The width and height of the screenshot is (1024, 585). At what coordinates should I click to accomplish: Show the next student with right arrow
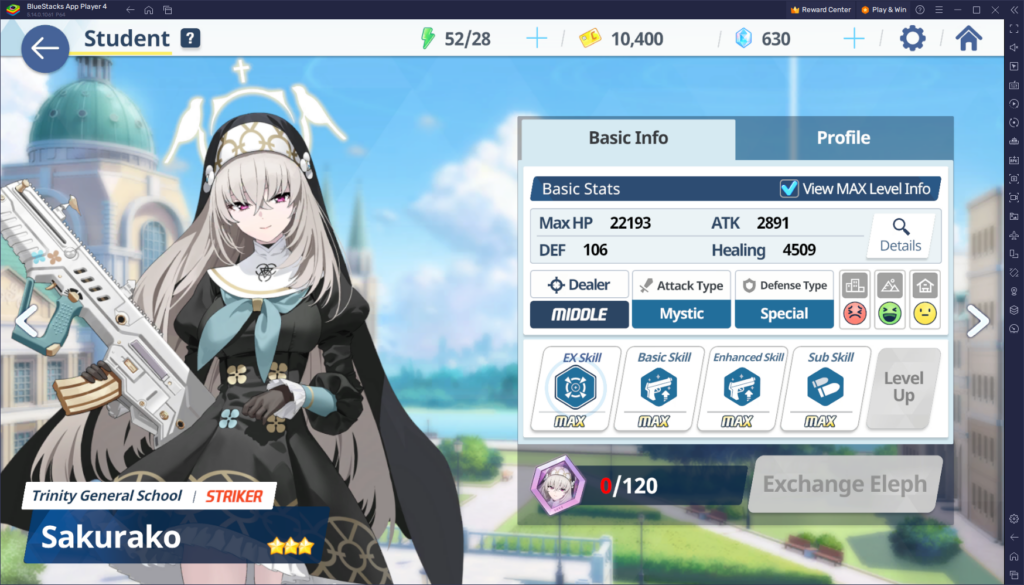click(978, 321)
